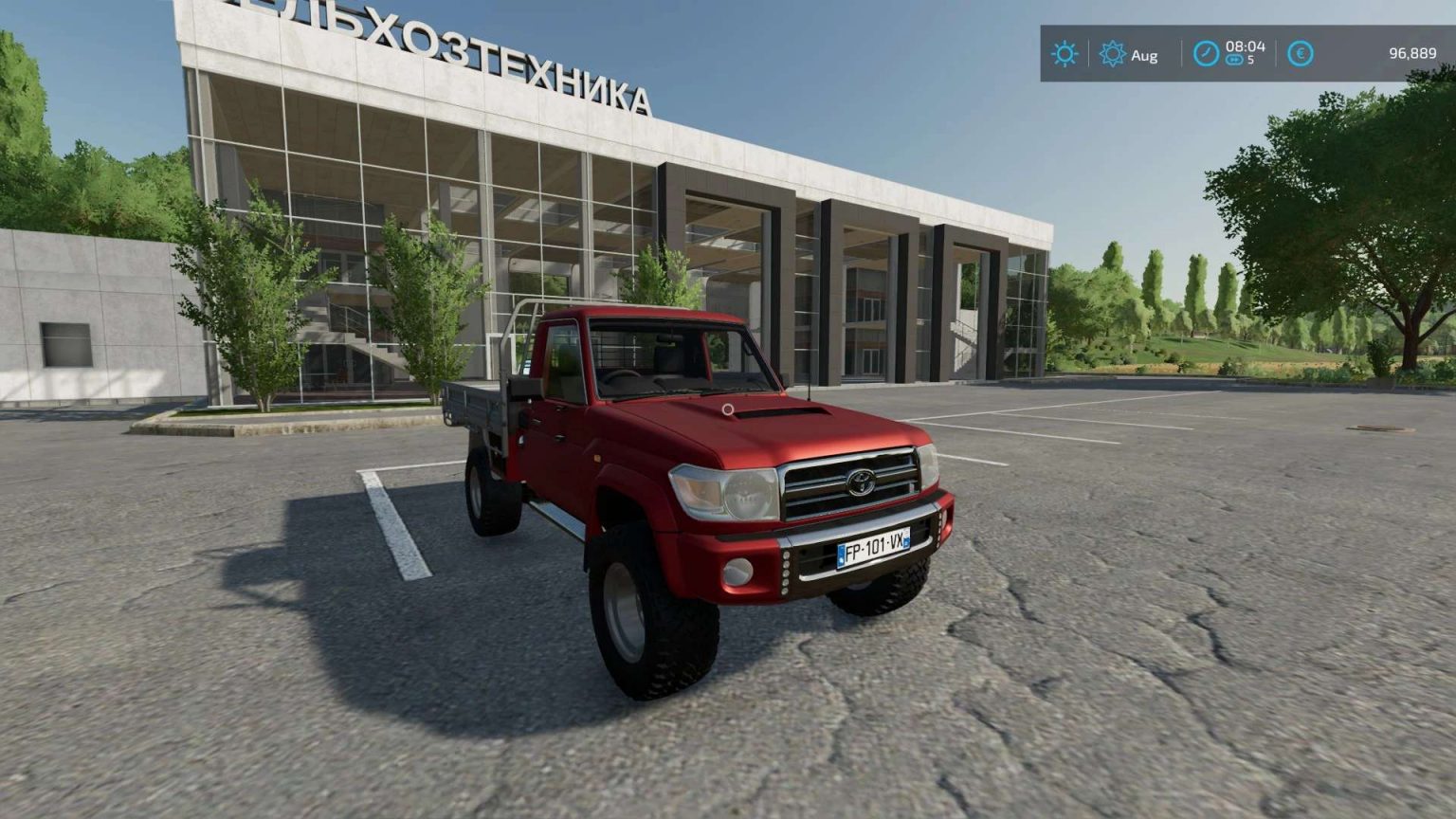
Task: Click the Aug month label in the HUD
Action: click(x=1143, y=56)
